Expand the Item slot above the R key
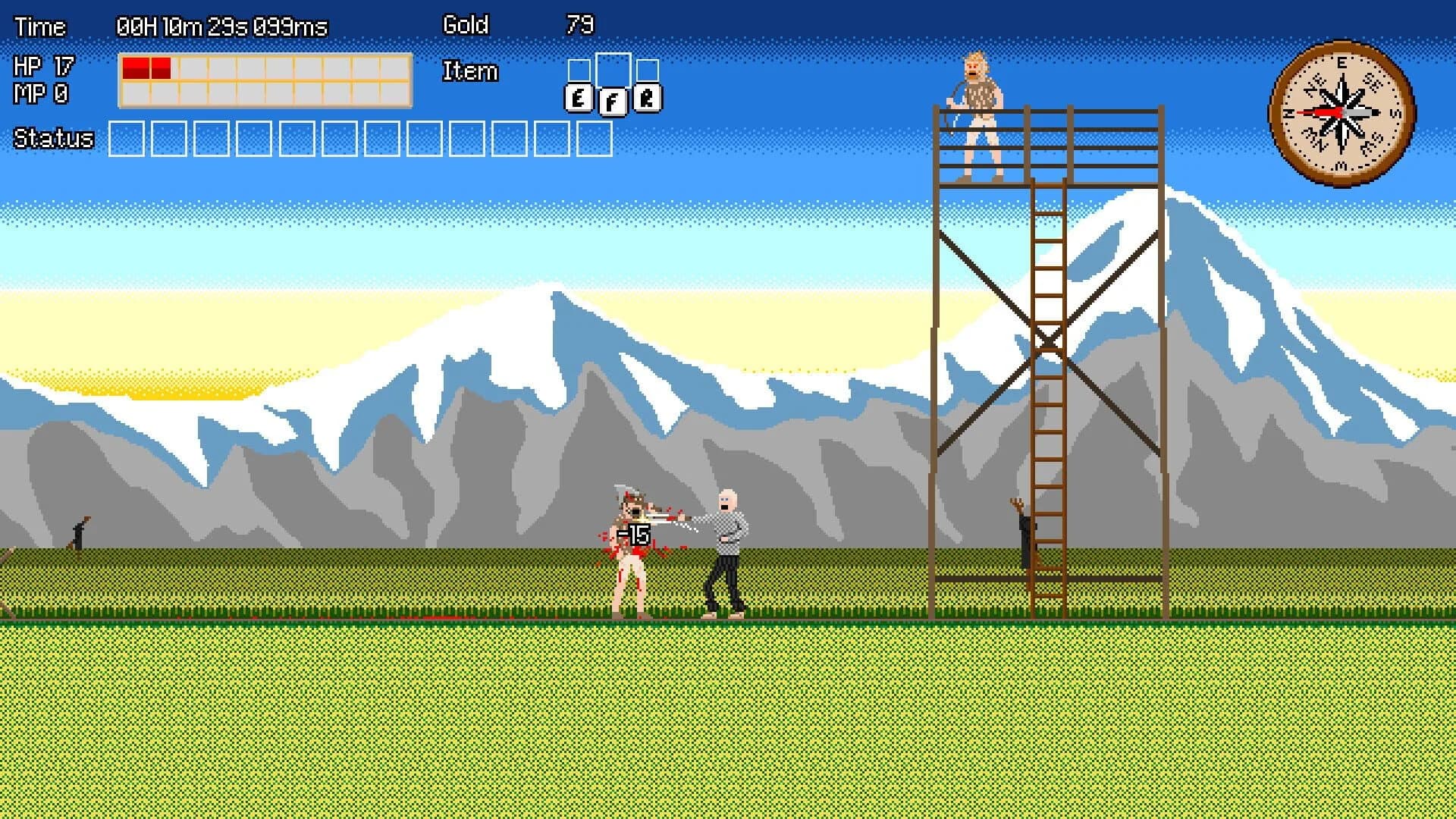Screen dimensions: 1456x819 pos(648,68)
